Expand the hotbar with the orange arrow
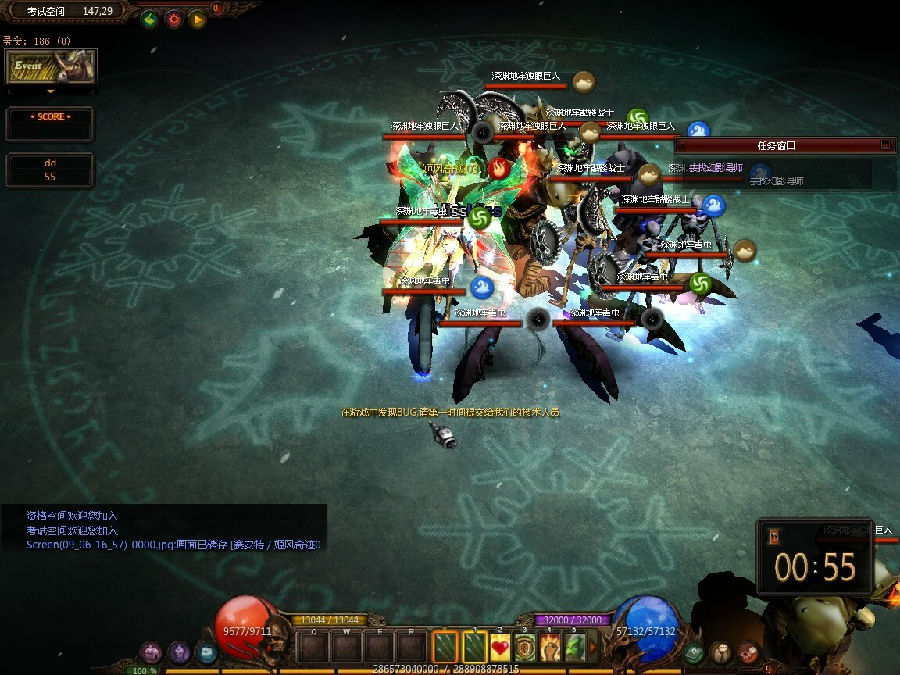 tap(593, 647)
